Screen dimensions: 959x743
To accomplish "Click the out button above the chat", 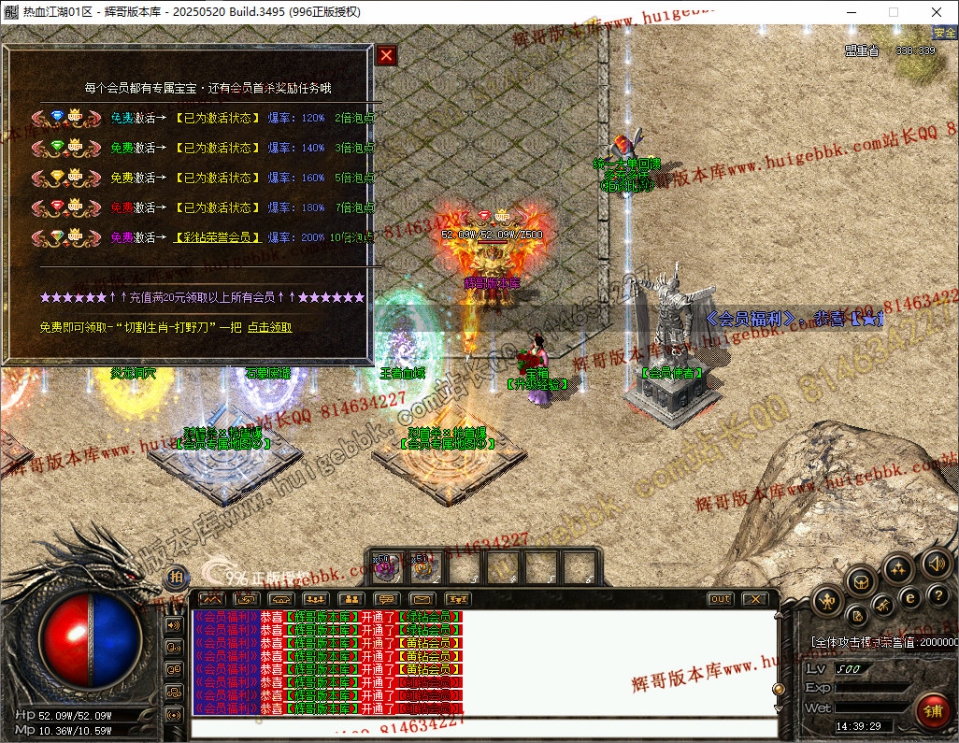I will coord(719,599).
